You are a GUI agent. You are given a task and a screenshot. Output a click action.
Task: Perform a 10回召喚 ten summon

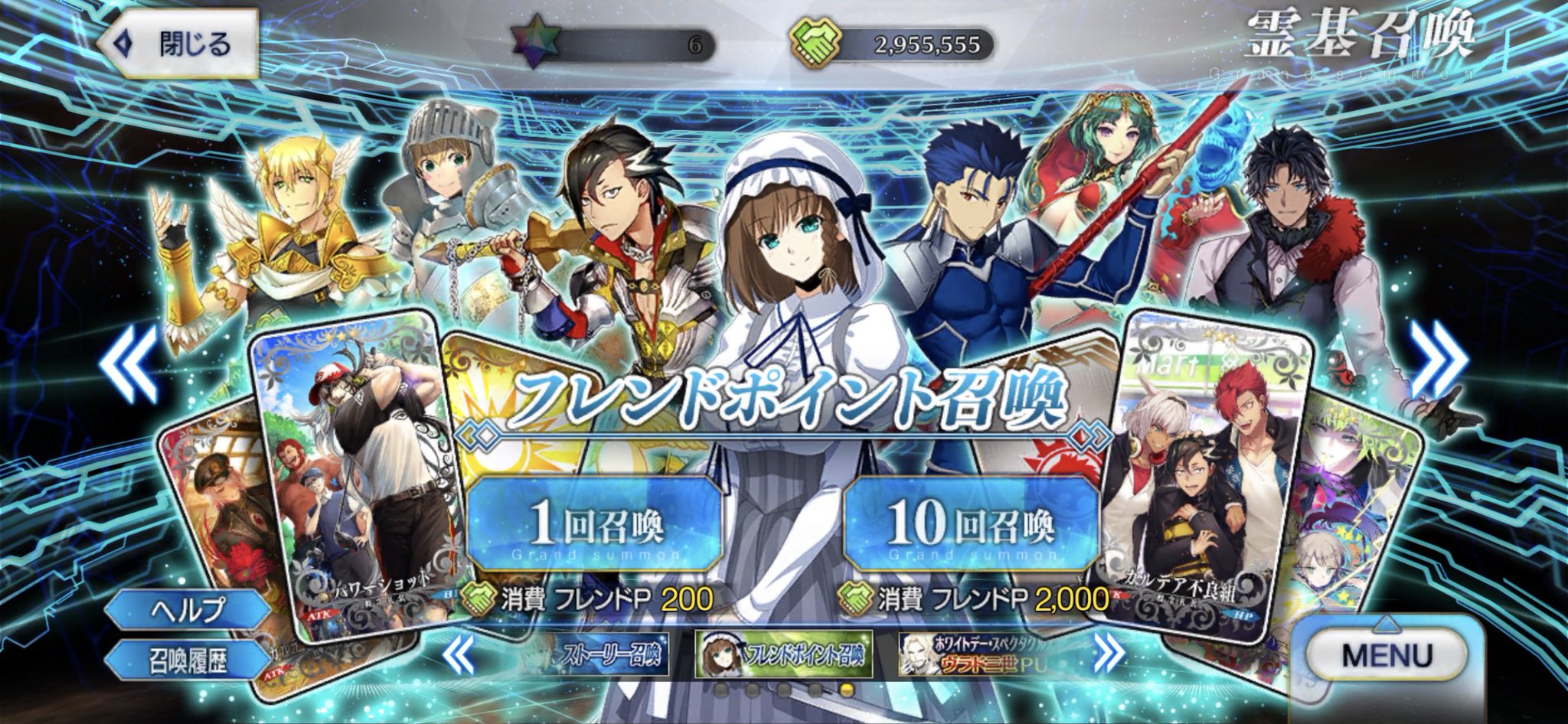click(x=971, y=524)
